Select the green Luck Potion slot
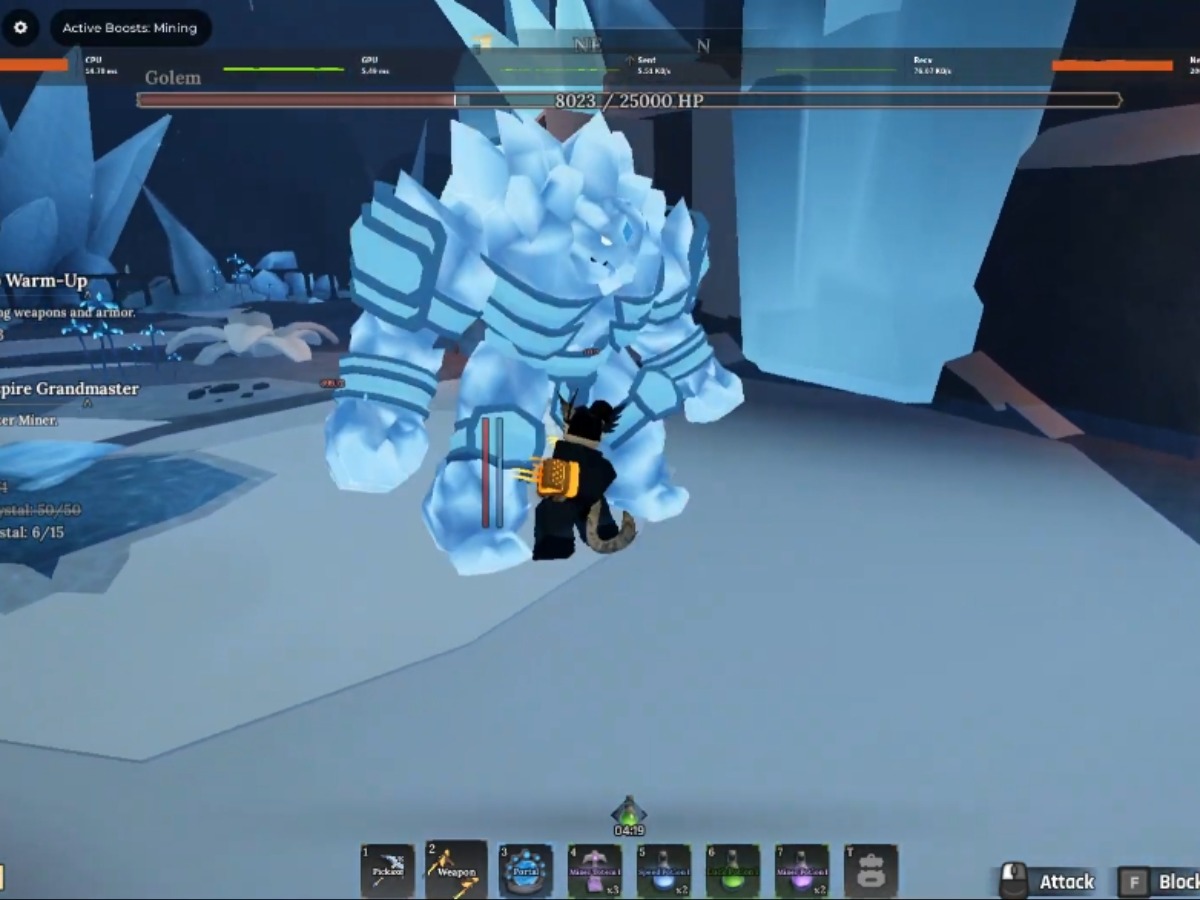 [x=733, y=871]
